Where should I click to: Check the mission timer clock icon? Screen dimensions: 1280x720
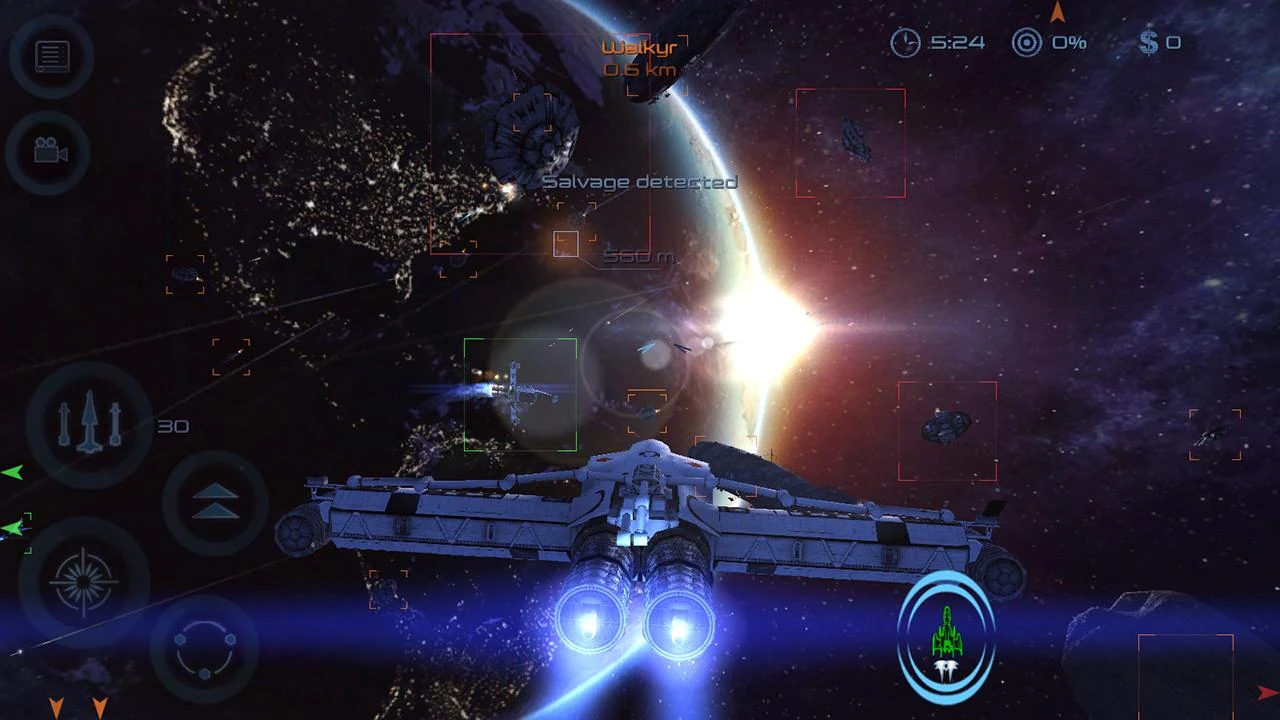click(x=906, y=43)
